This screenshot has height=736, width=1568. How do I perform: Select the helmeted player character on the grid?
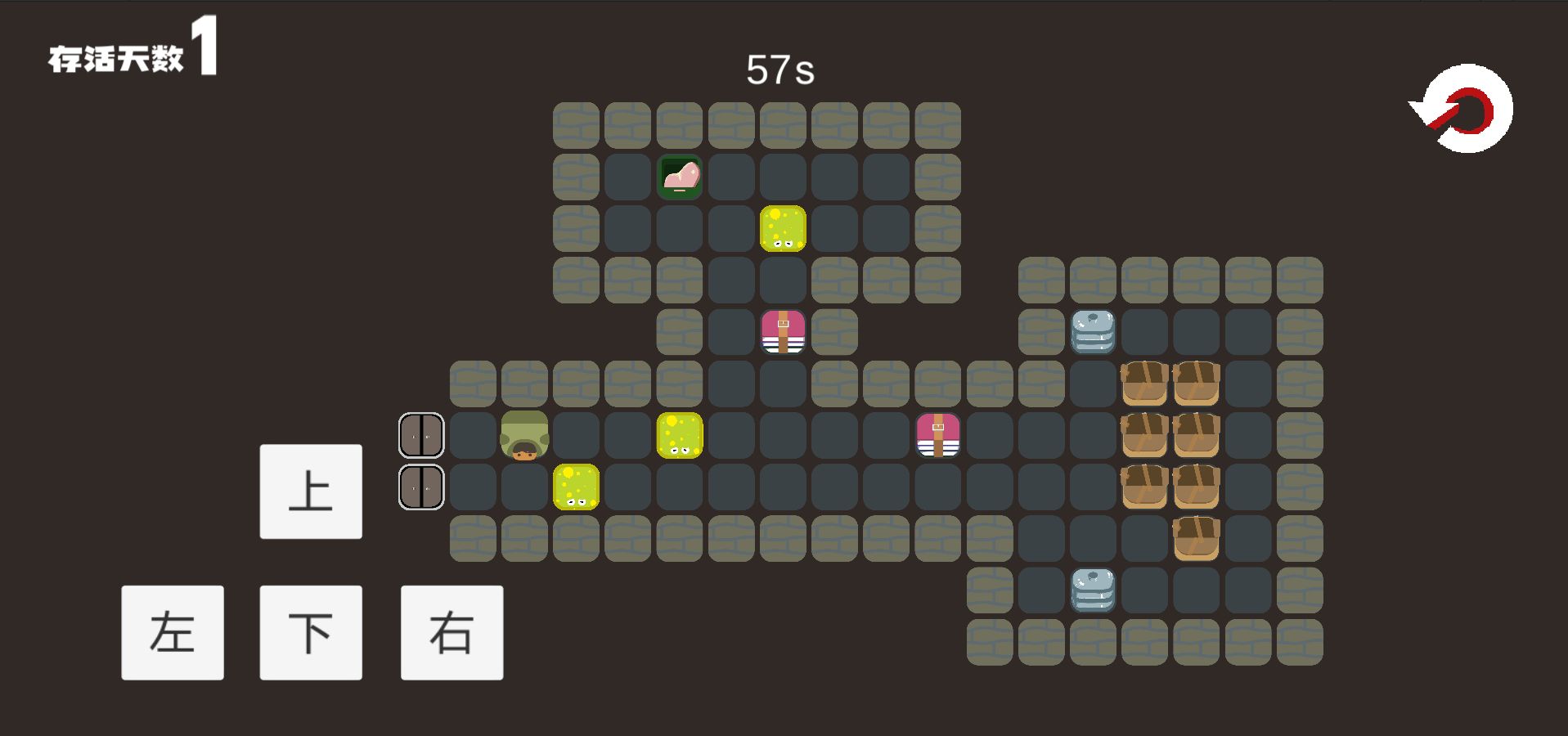(524, 434)
